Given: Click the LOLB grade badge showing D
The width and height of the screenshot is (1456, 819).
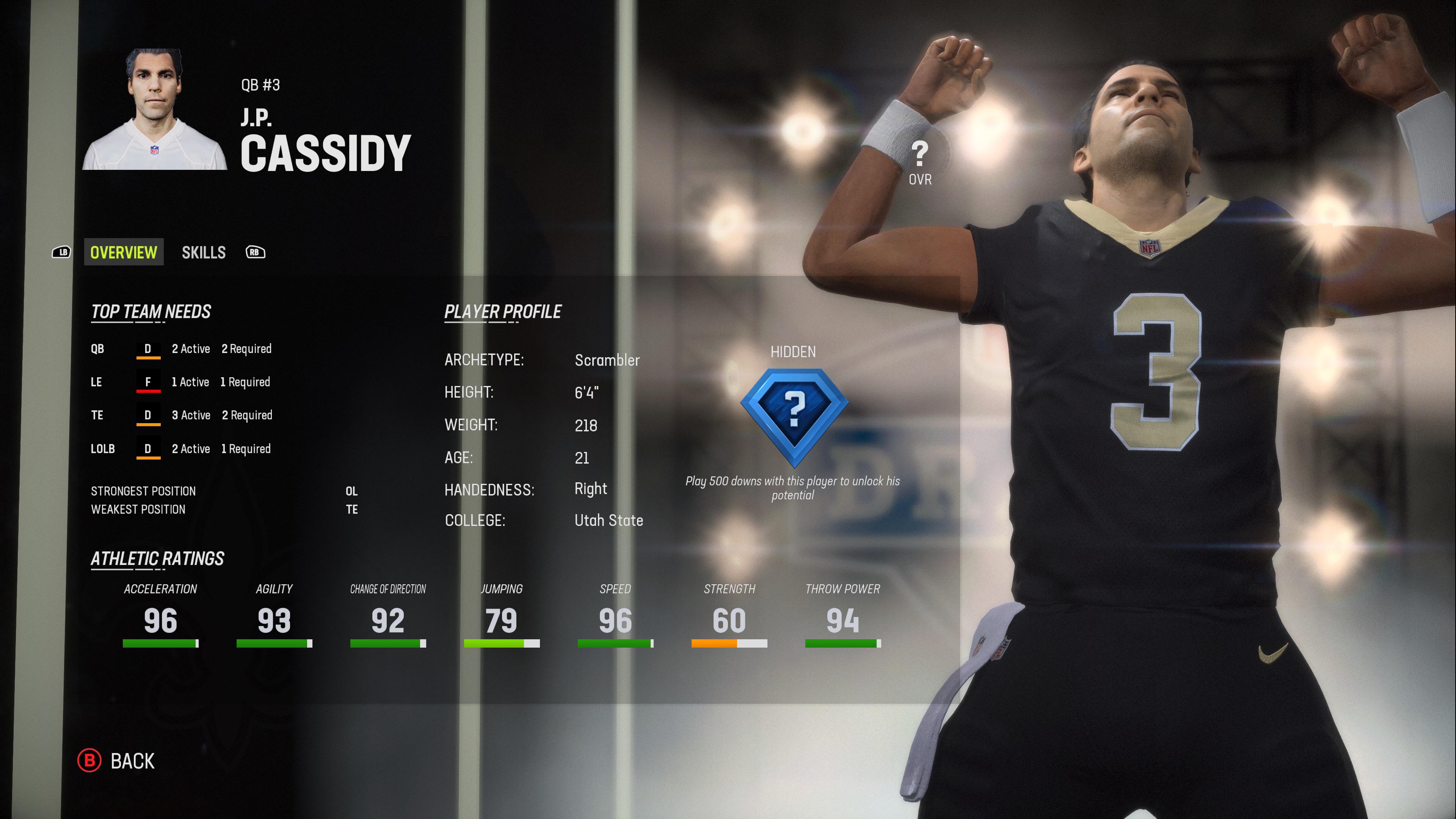Looking at the screenshot, I should [x=148, y=449].
